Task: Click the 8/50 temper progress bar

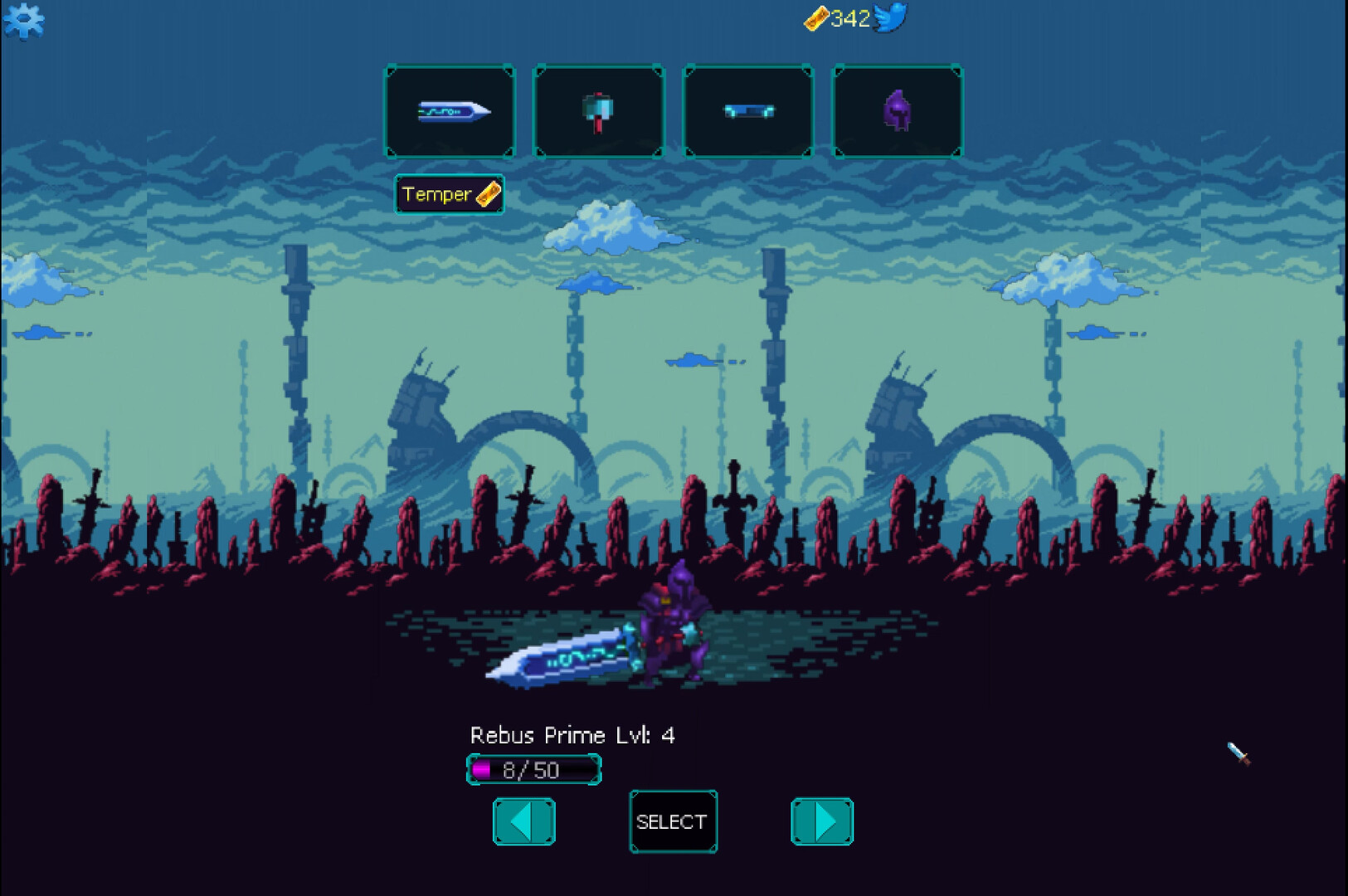Action: click(533, 769)
